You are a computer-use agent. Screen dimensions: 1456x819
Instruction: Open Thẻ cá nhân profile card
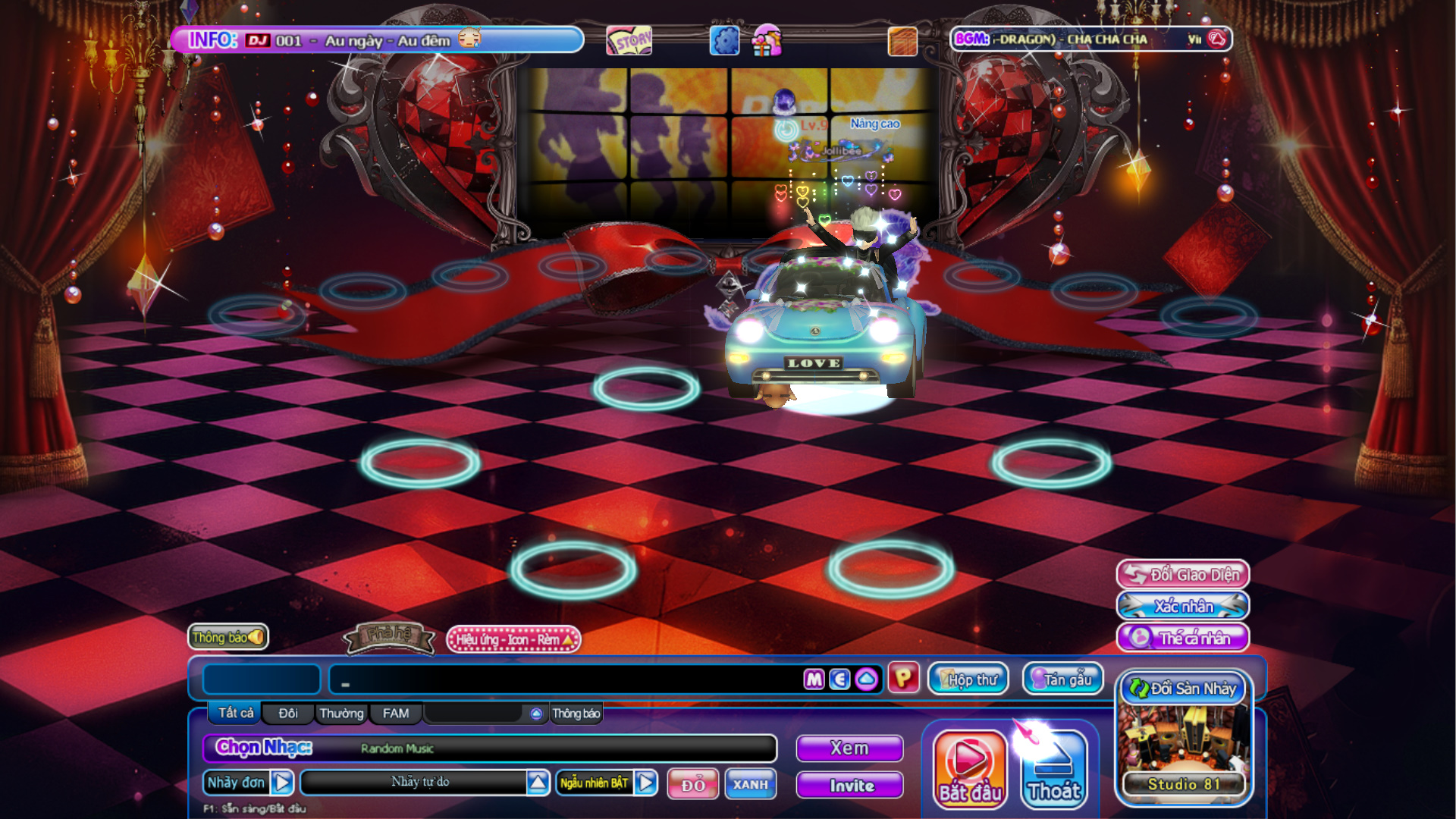point(1183,639)
